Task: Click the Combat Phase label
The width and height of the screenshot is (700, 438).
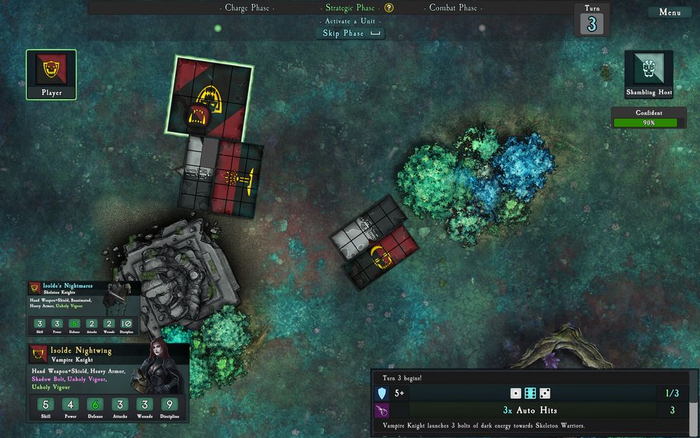Action: click(x=452, y=8)
